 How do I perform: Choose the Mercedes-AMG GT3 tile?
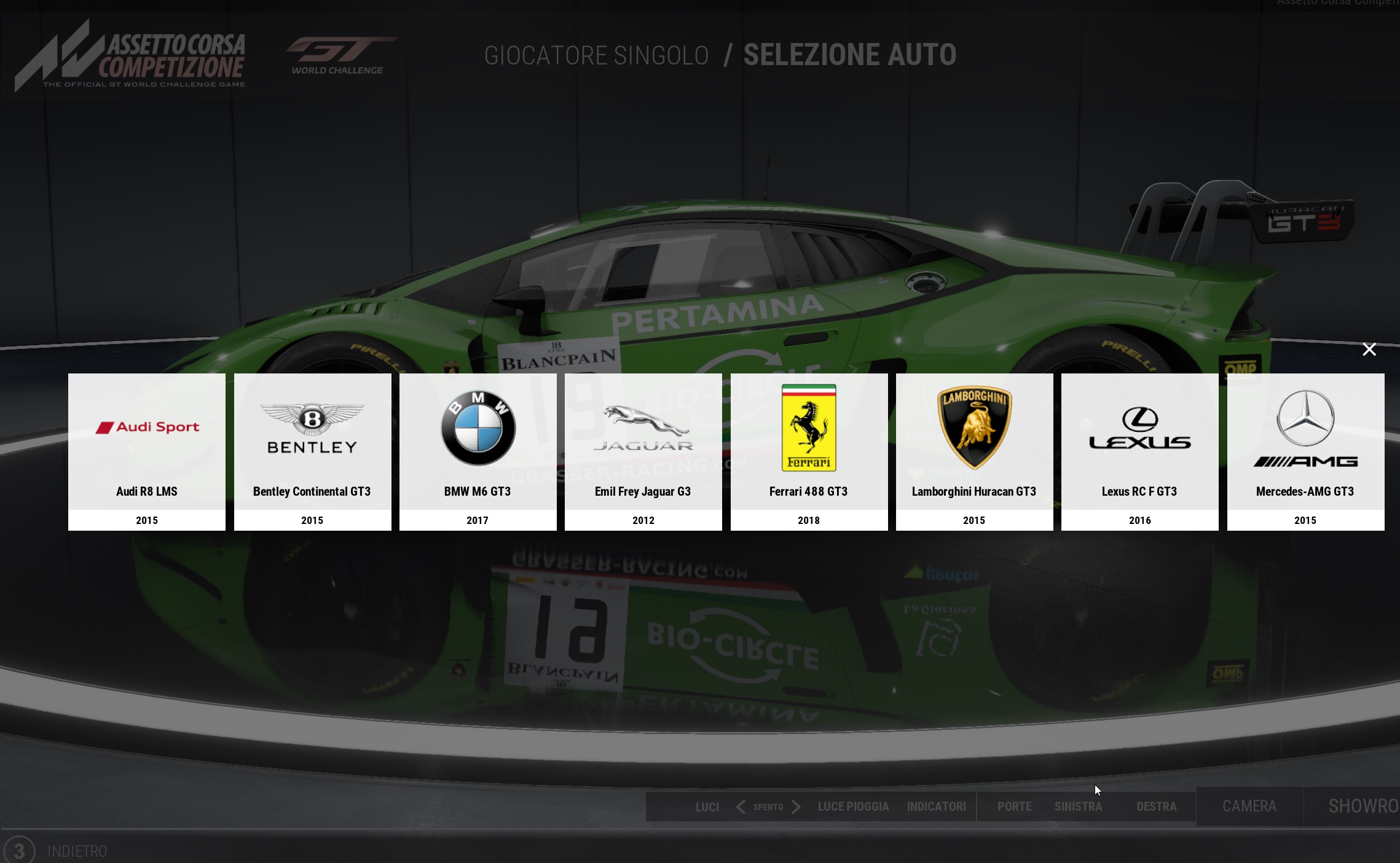click(x=1305, y=451)
